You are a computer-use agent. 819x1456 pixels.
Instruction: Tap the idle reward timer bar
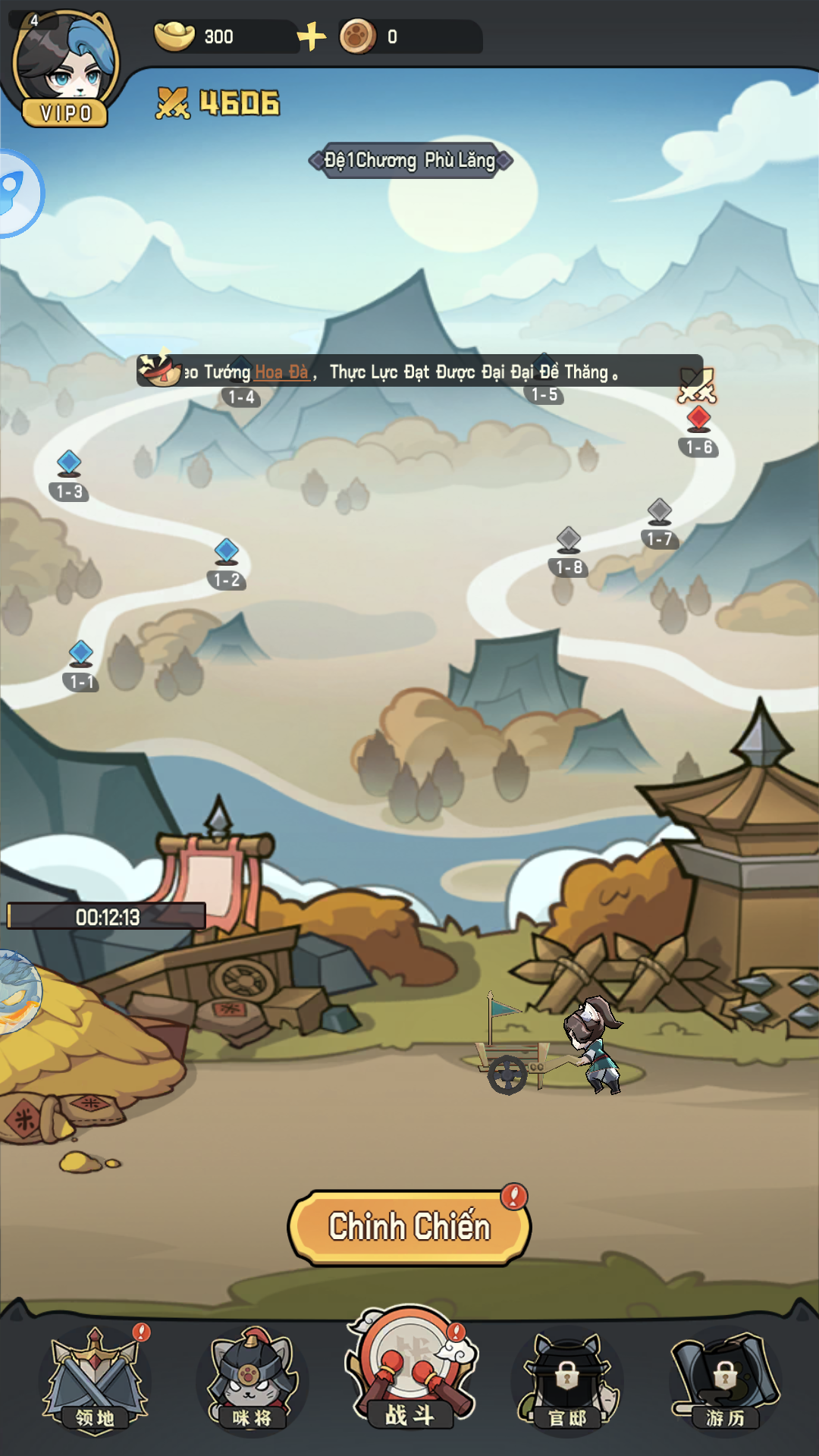pyautogui.click(x=107, y=917)
